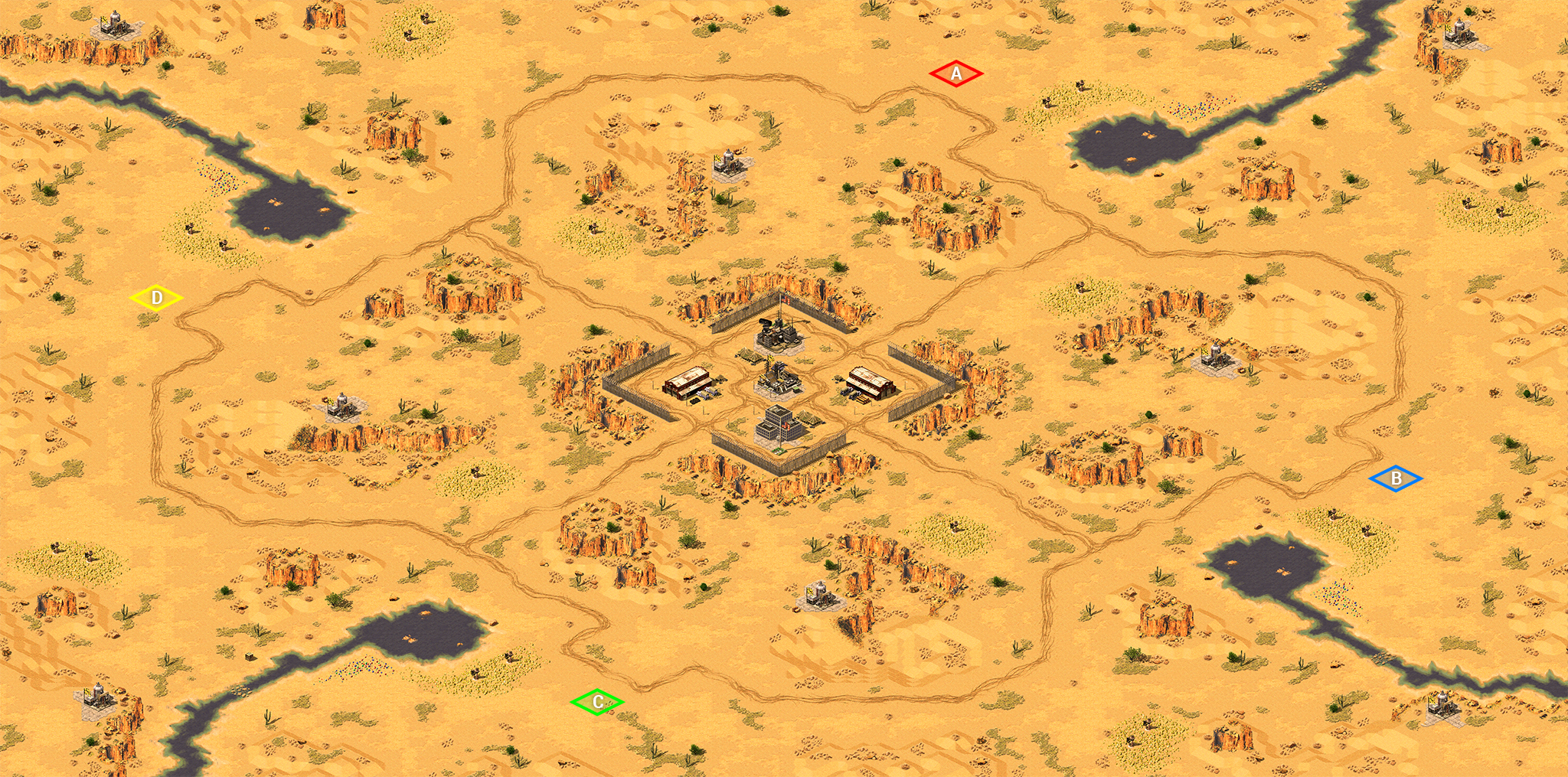The image size is (1568, 777).
Task: Pick the green start position marker C
Action: [x=597, y=701]
